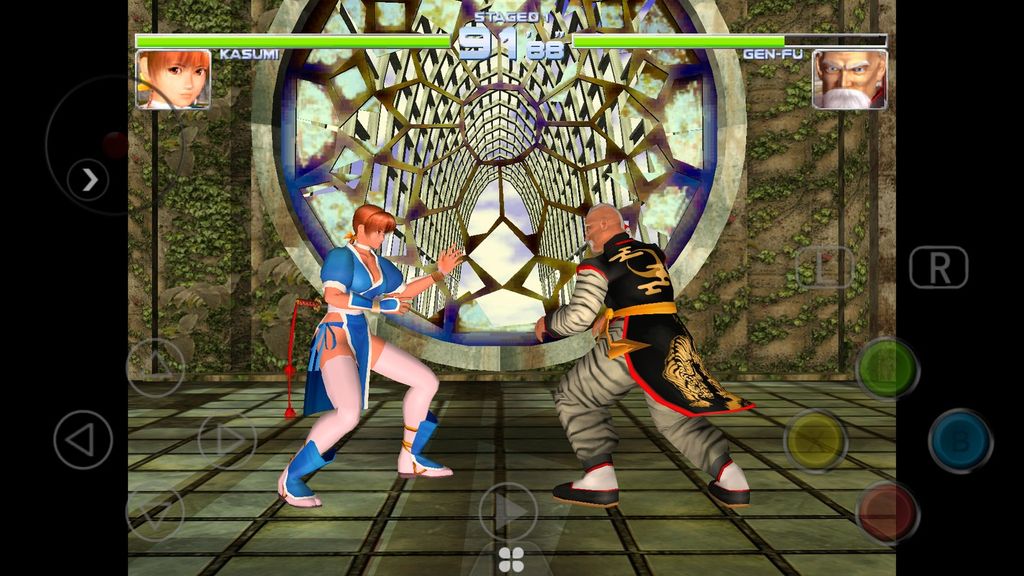Tap the R shoulder trigger button
Screen dimensions: 1024x576
(938, 267)
